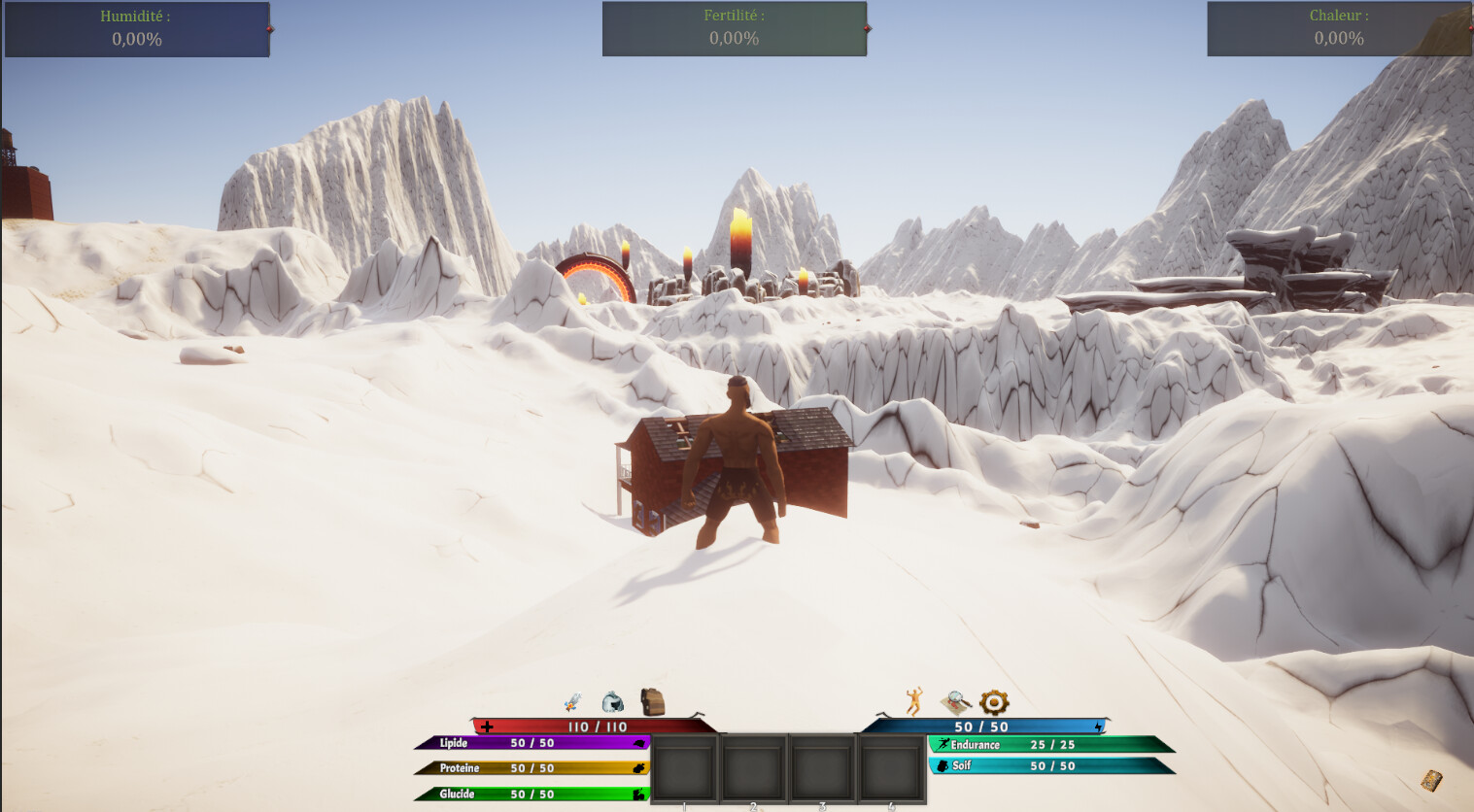The image size is (1474, 812).
Task: Toggle the Humidité panel at top left
Action: (136, 27)
